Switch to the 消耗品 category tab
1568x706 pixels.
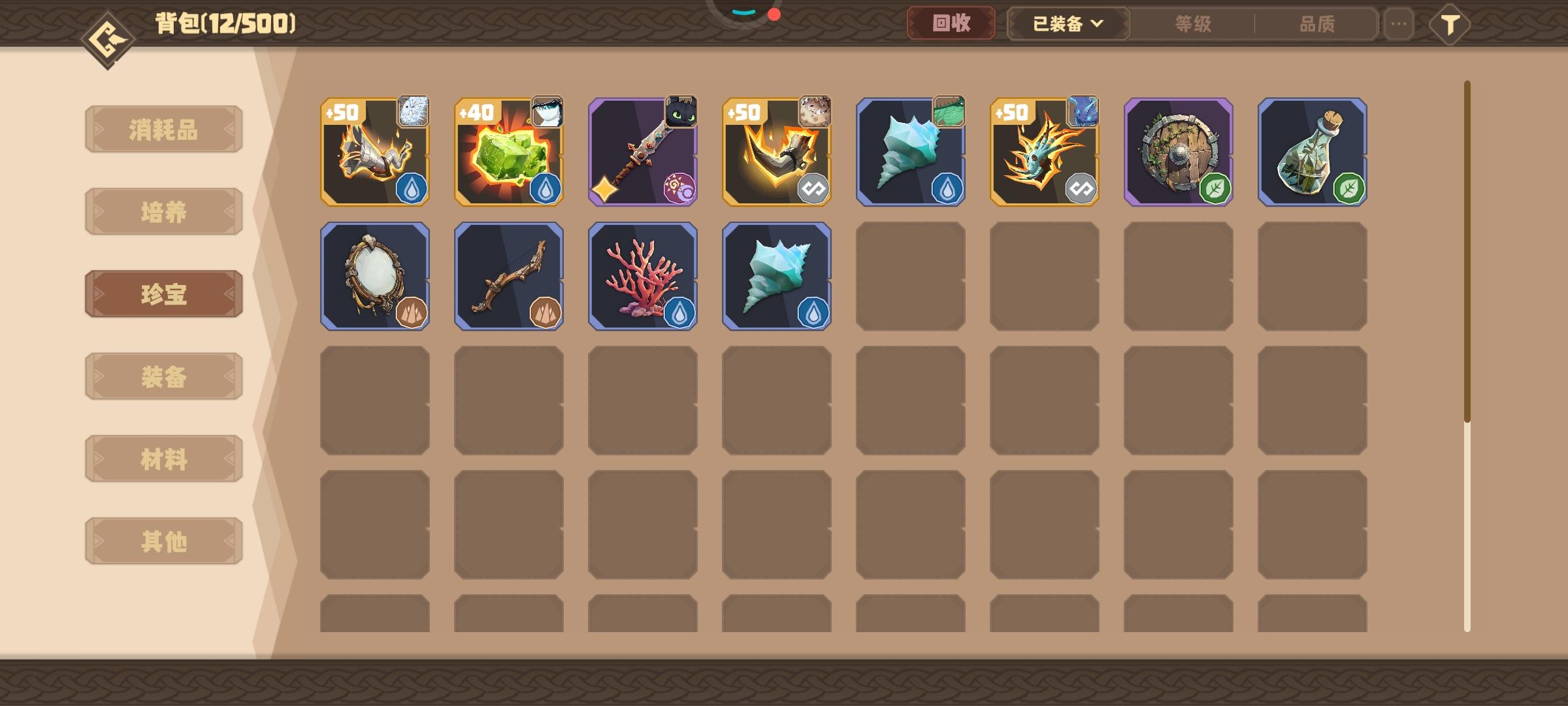(x=163, y=129)
